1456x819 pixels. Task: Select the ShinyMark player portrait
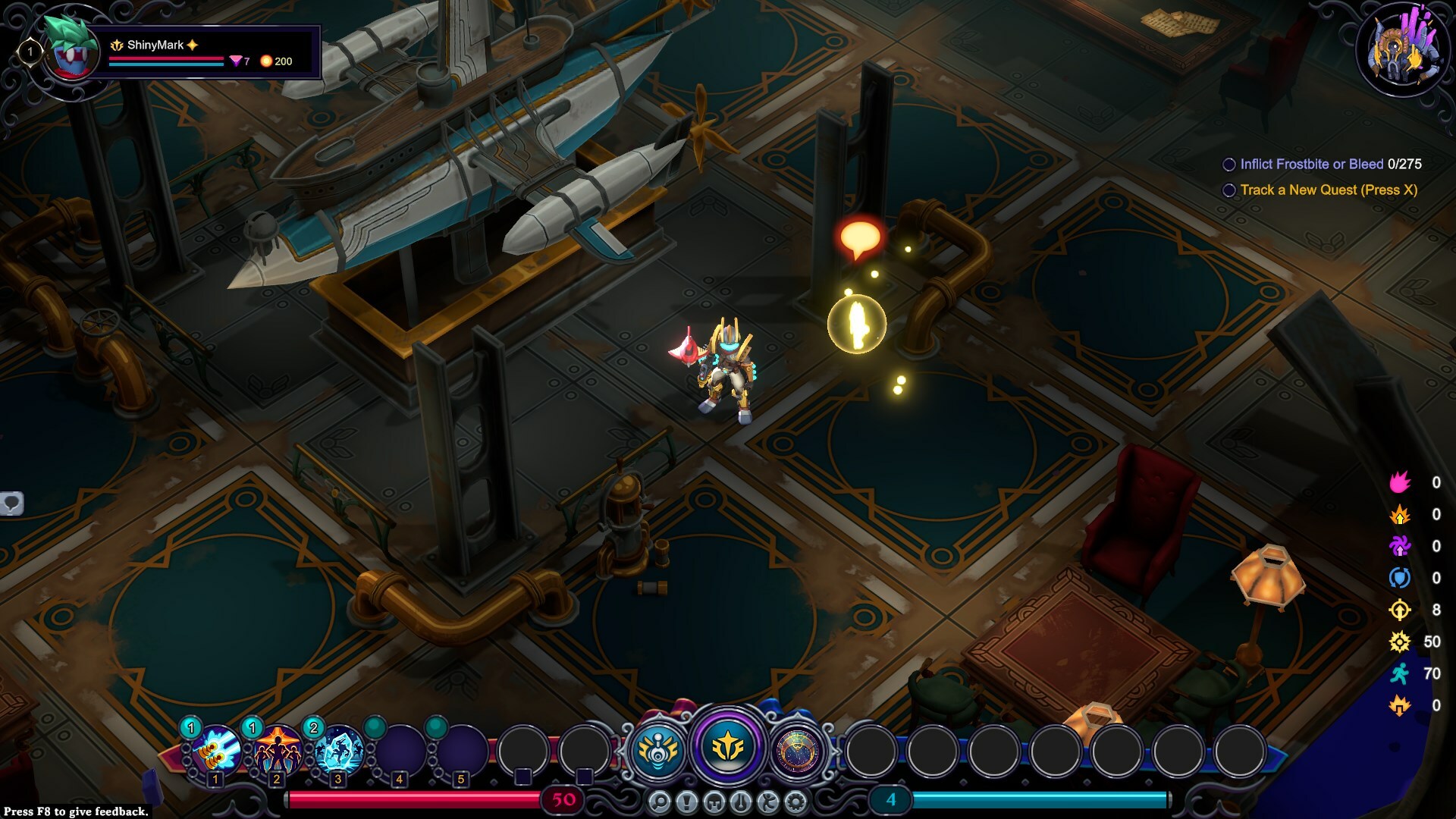click(71, 52)
